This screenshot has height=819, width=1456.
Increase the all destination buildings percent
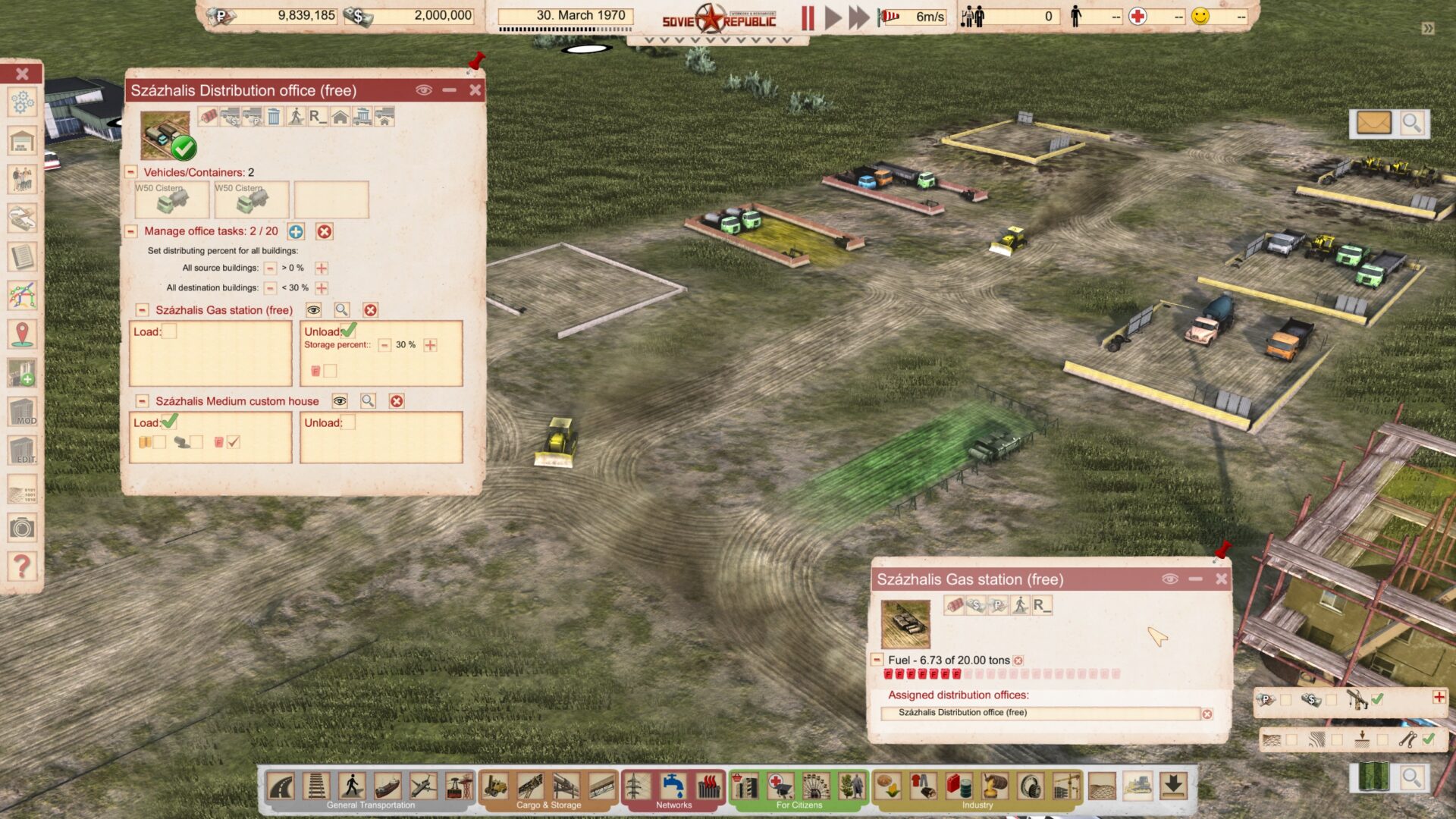[x=322, y=288]
